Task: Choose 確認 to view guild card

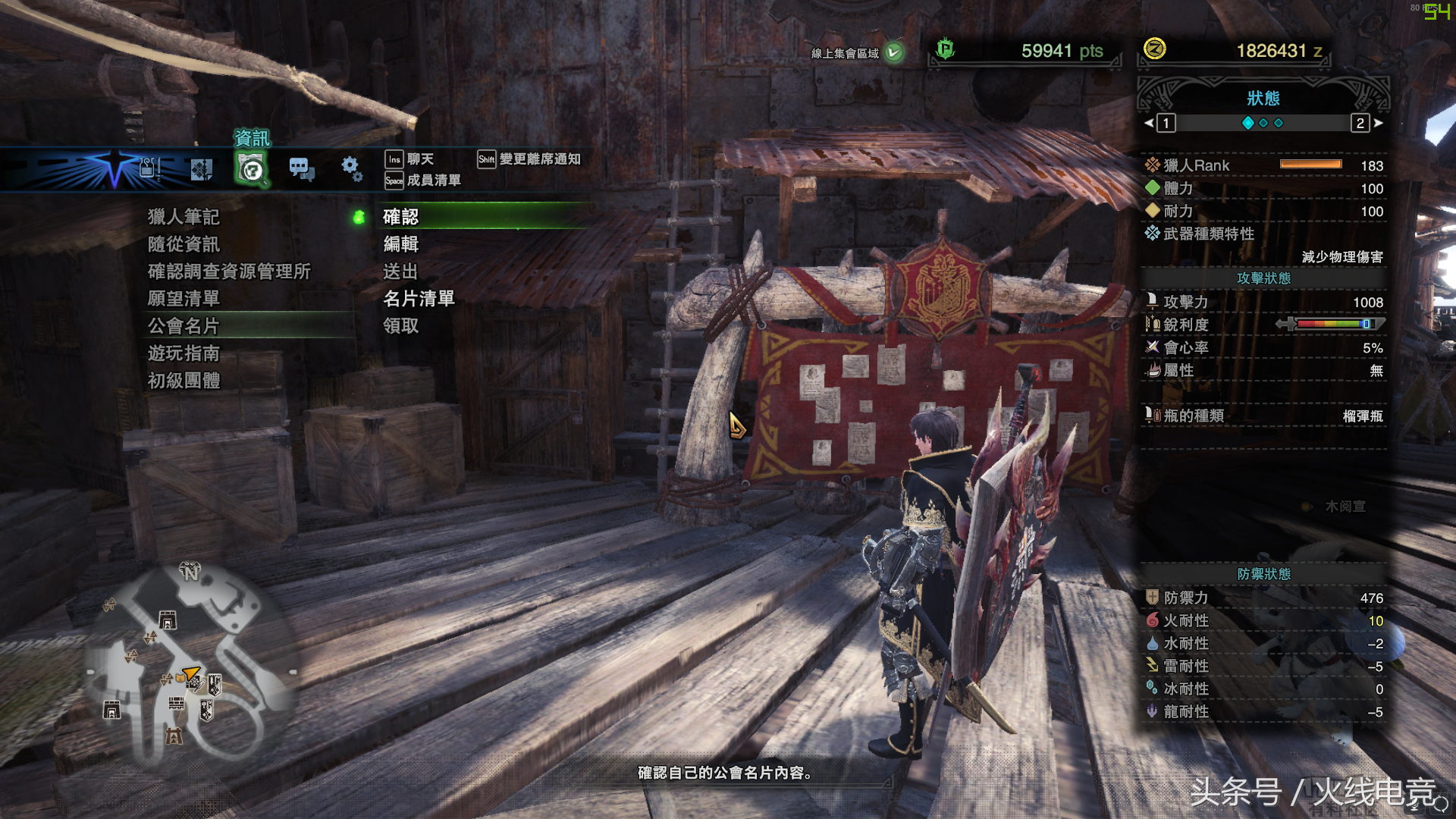Action: pyautogui.click(x=401, y=218)
